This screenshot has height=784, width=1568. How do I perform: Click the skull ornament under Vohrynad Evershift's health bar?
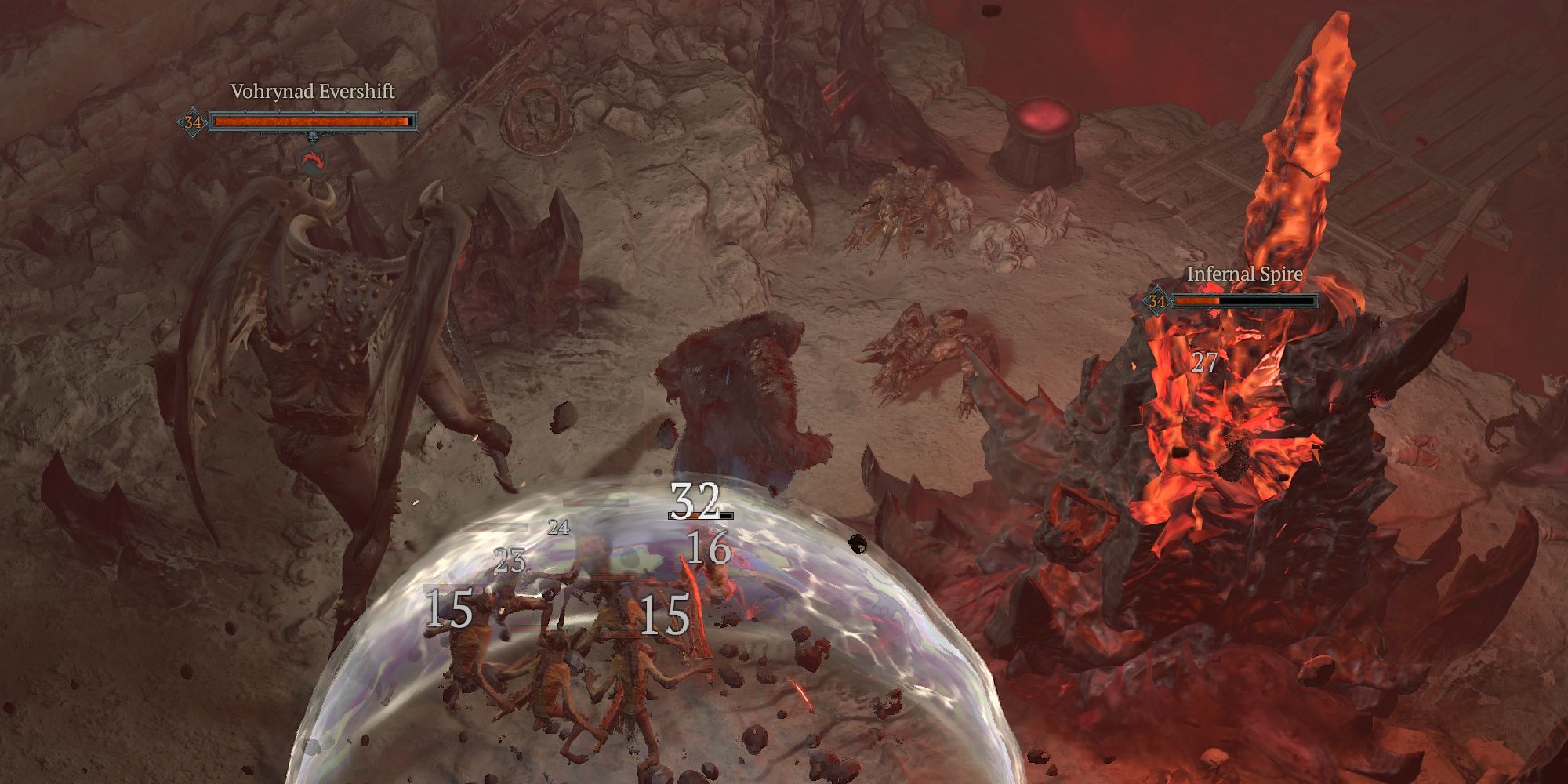[x=313, y=138]
